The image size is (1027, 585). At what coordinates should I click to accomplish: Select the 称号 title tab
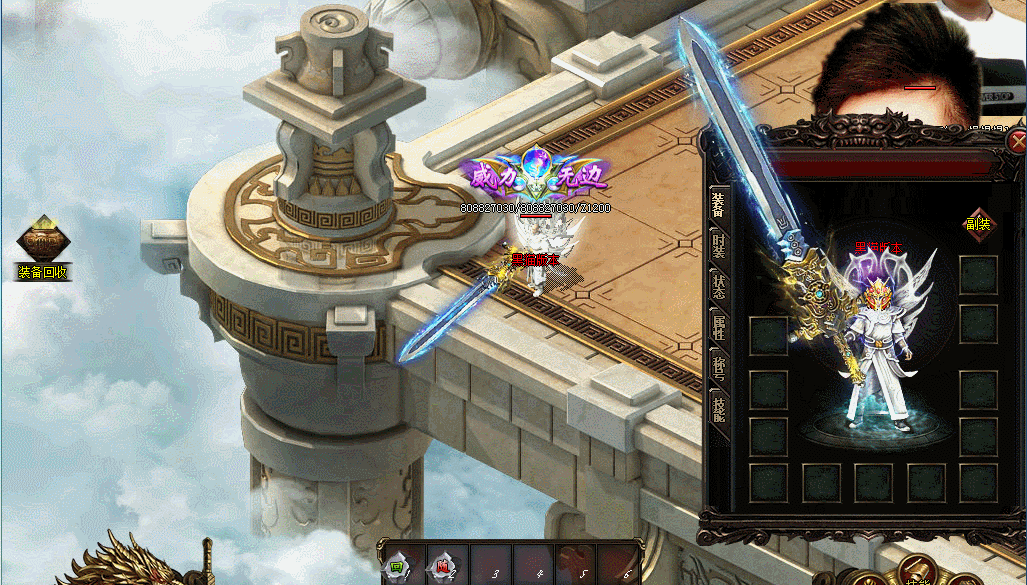point(718,367)
